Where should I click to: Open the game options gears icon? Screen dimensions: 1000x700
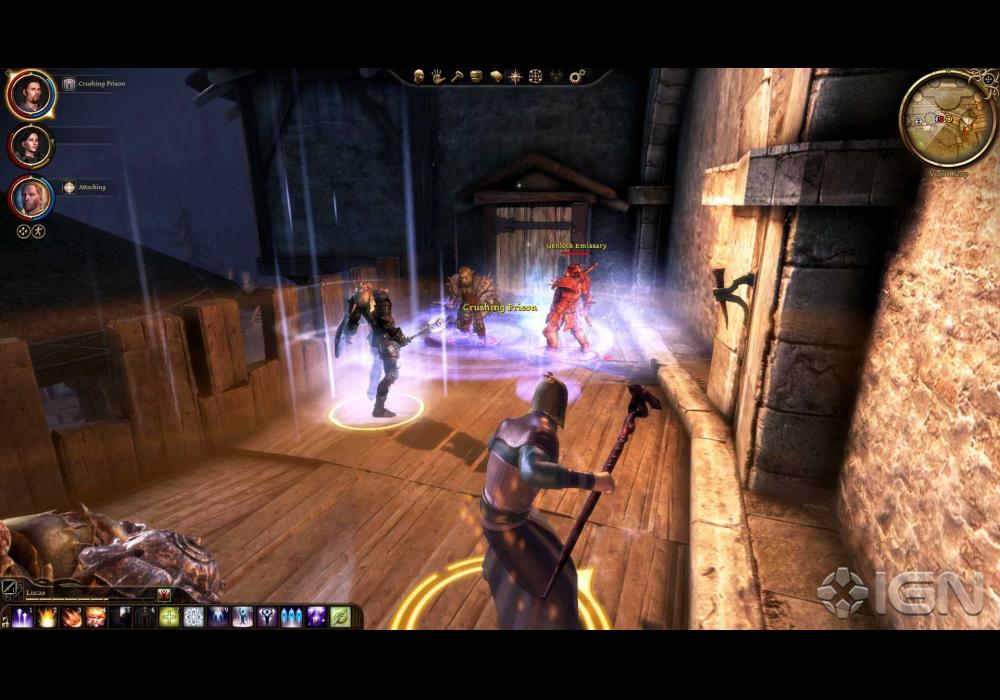(576, 76)
